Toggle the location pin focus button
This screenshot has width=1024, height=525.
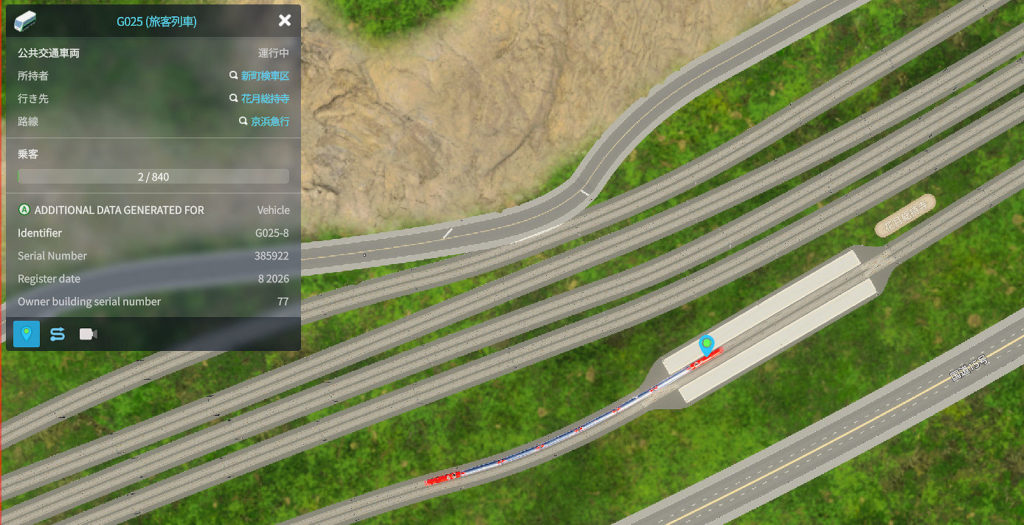tap(27, 334)
